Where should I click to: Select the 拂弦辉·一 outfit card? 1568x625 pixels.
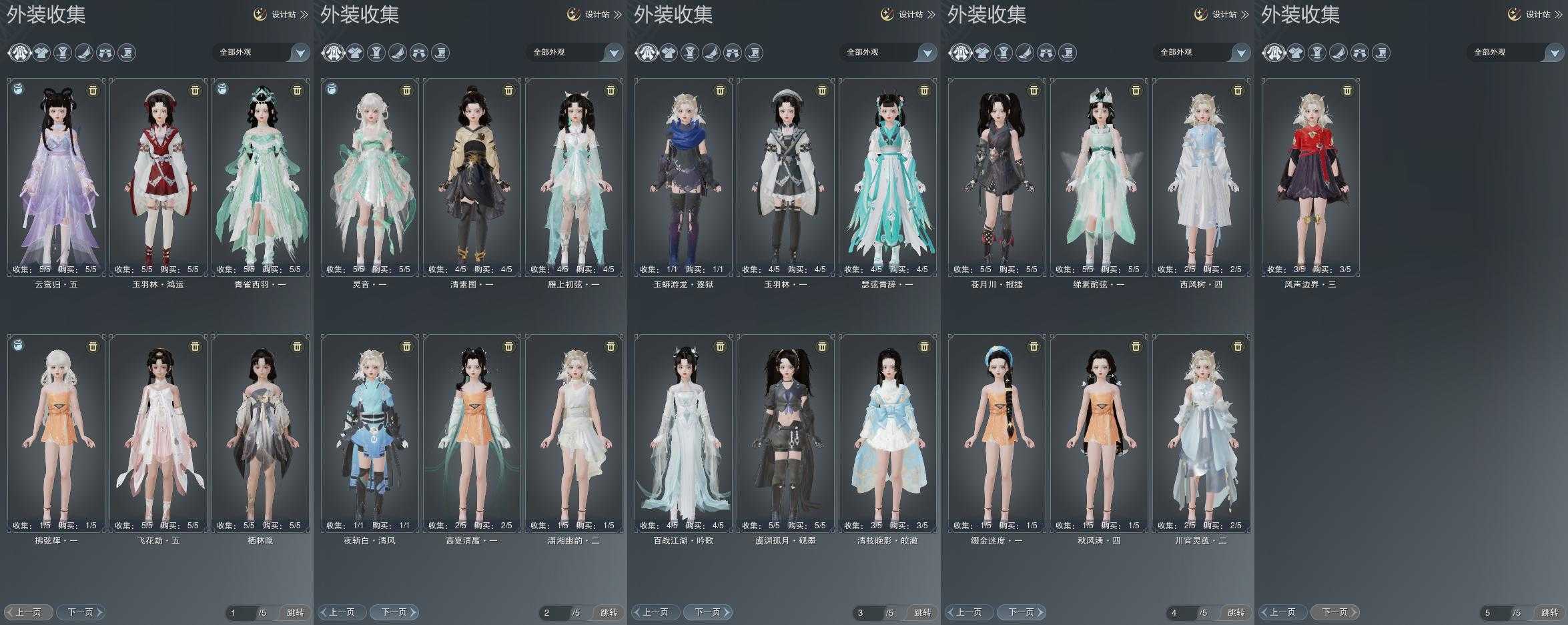56,433
